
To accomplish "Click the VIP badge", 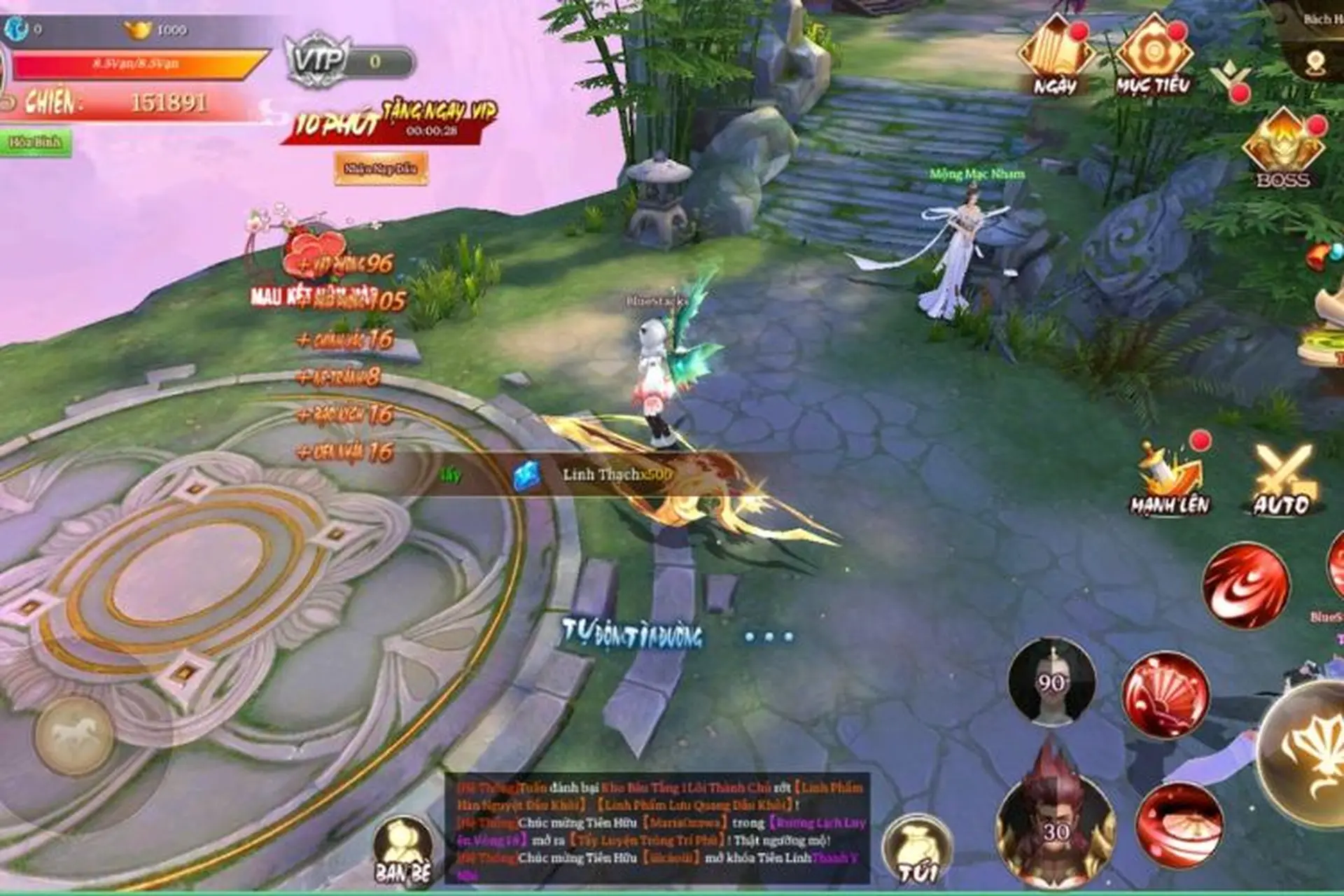I will [x=318, y=59].
